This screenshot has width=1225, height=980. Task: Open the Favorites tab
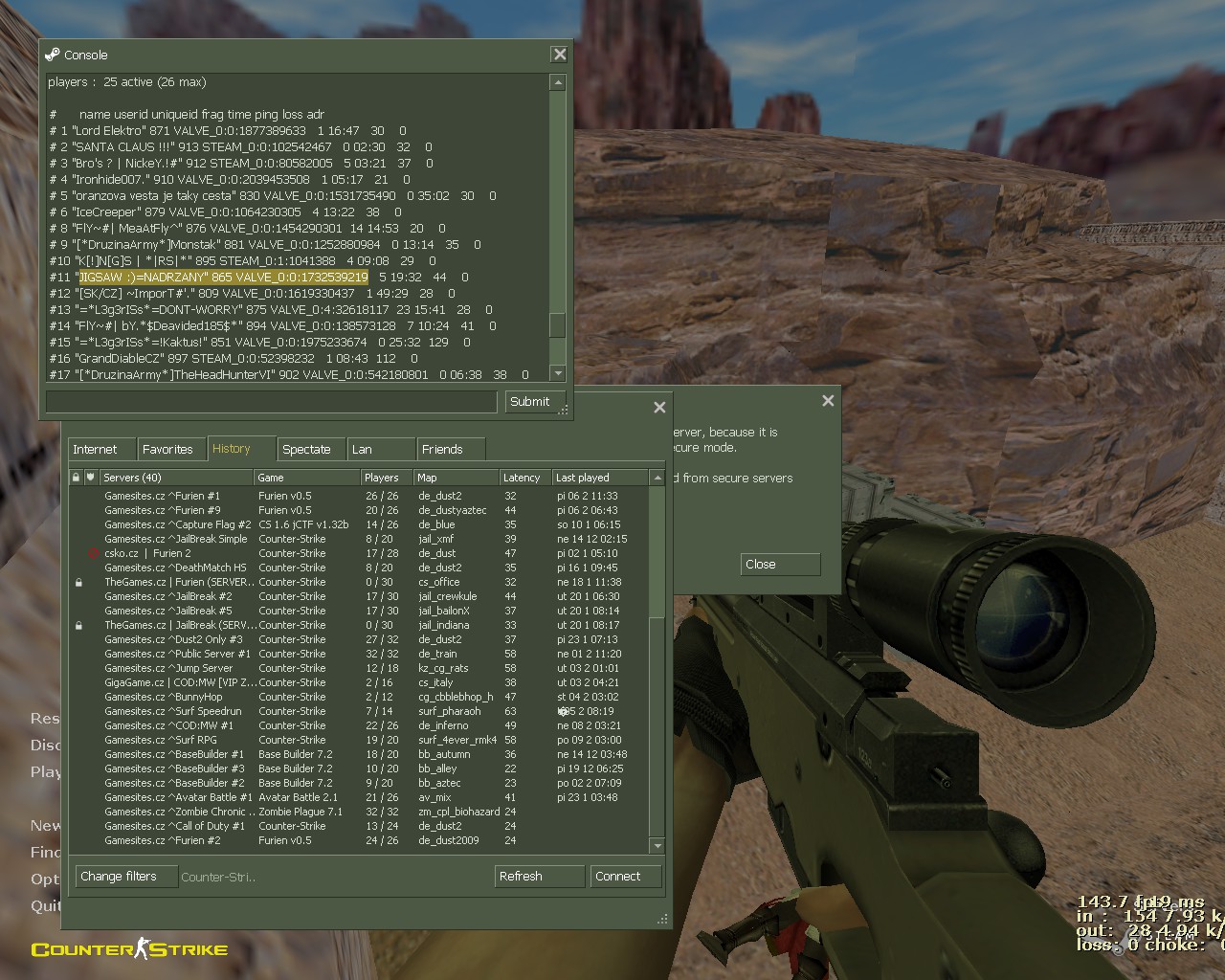(167, 449)
